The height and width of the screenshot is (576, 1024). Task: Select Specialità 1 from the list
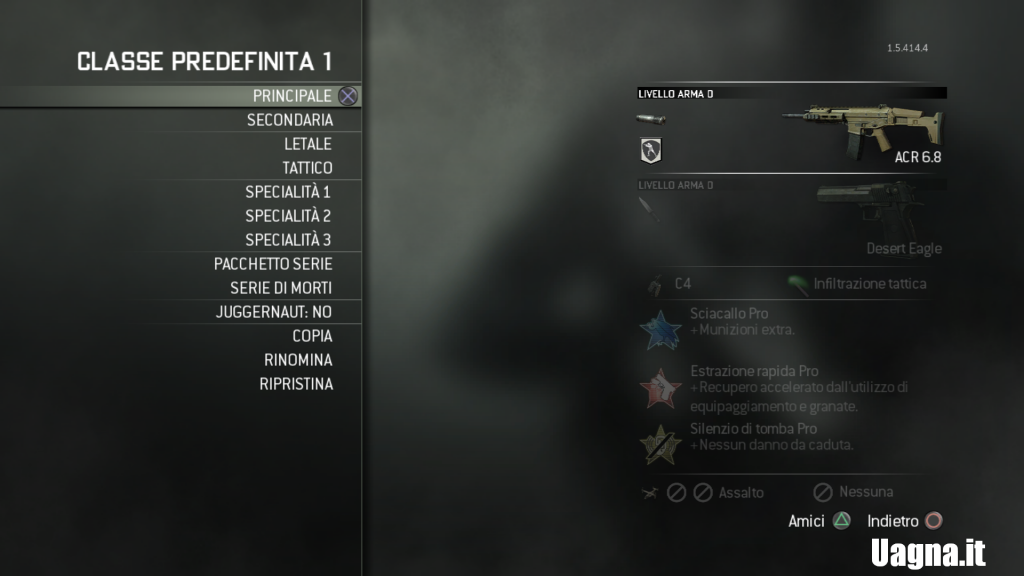coord(288,192)
